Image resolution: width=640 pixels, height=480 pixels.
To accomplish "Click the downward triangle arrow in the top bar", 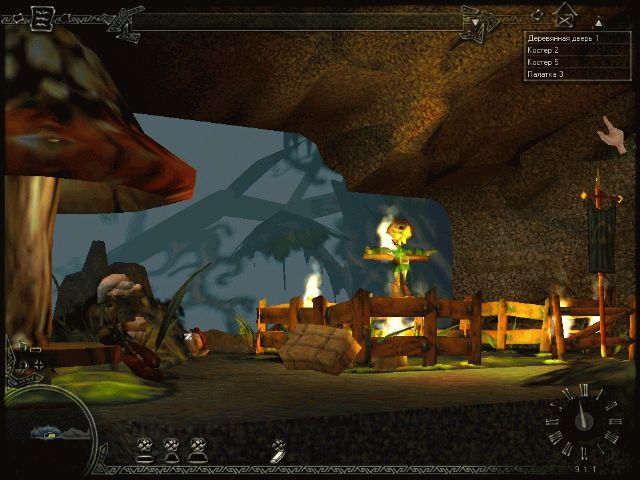I will click(x=477, y=23).
